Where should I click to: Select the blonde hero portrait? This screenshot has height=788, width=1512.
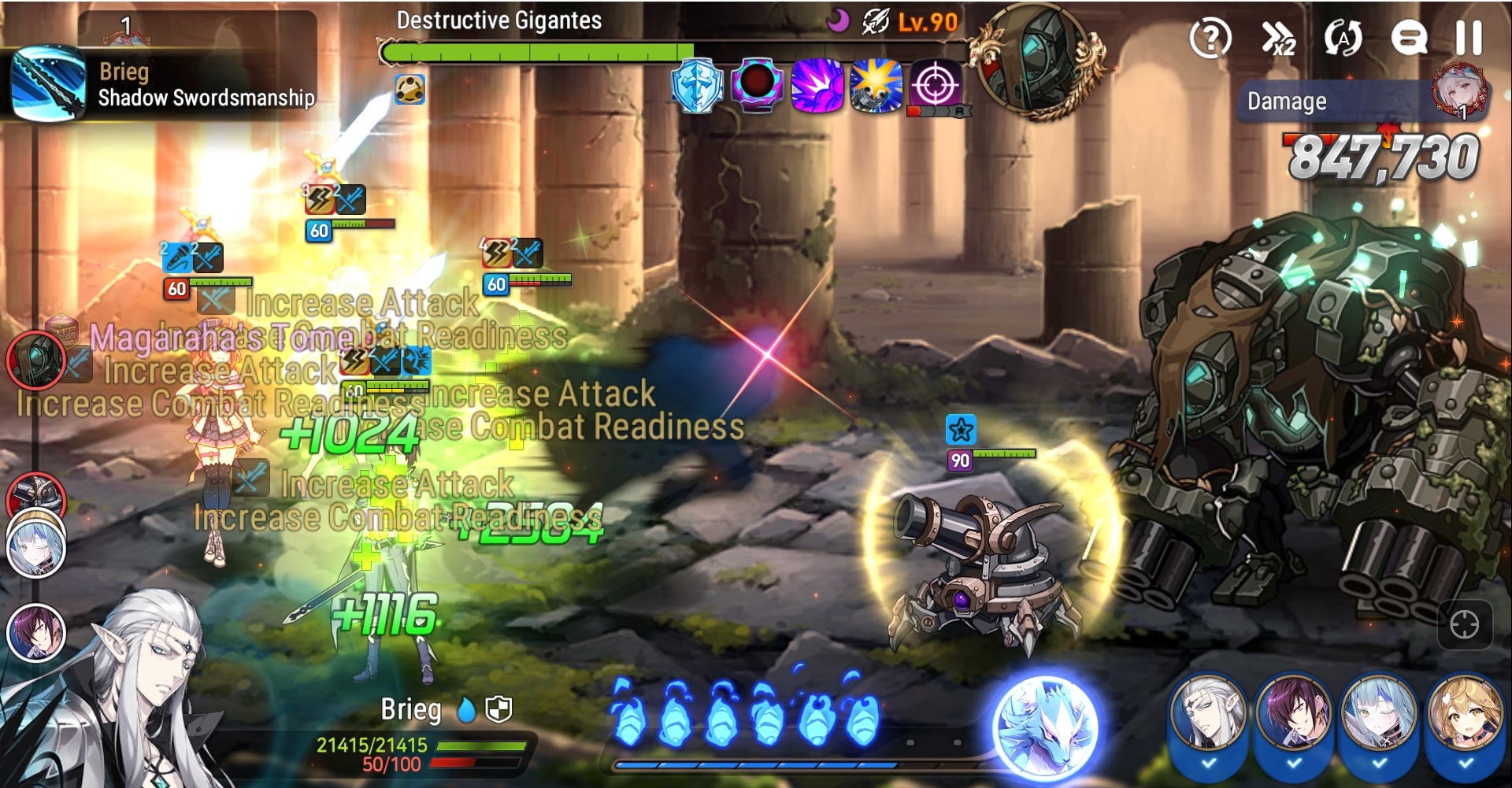coord(1464,718)
